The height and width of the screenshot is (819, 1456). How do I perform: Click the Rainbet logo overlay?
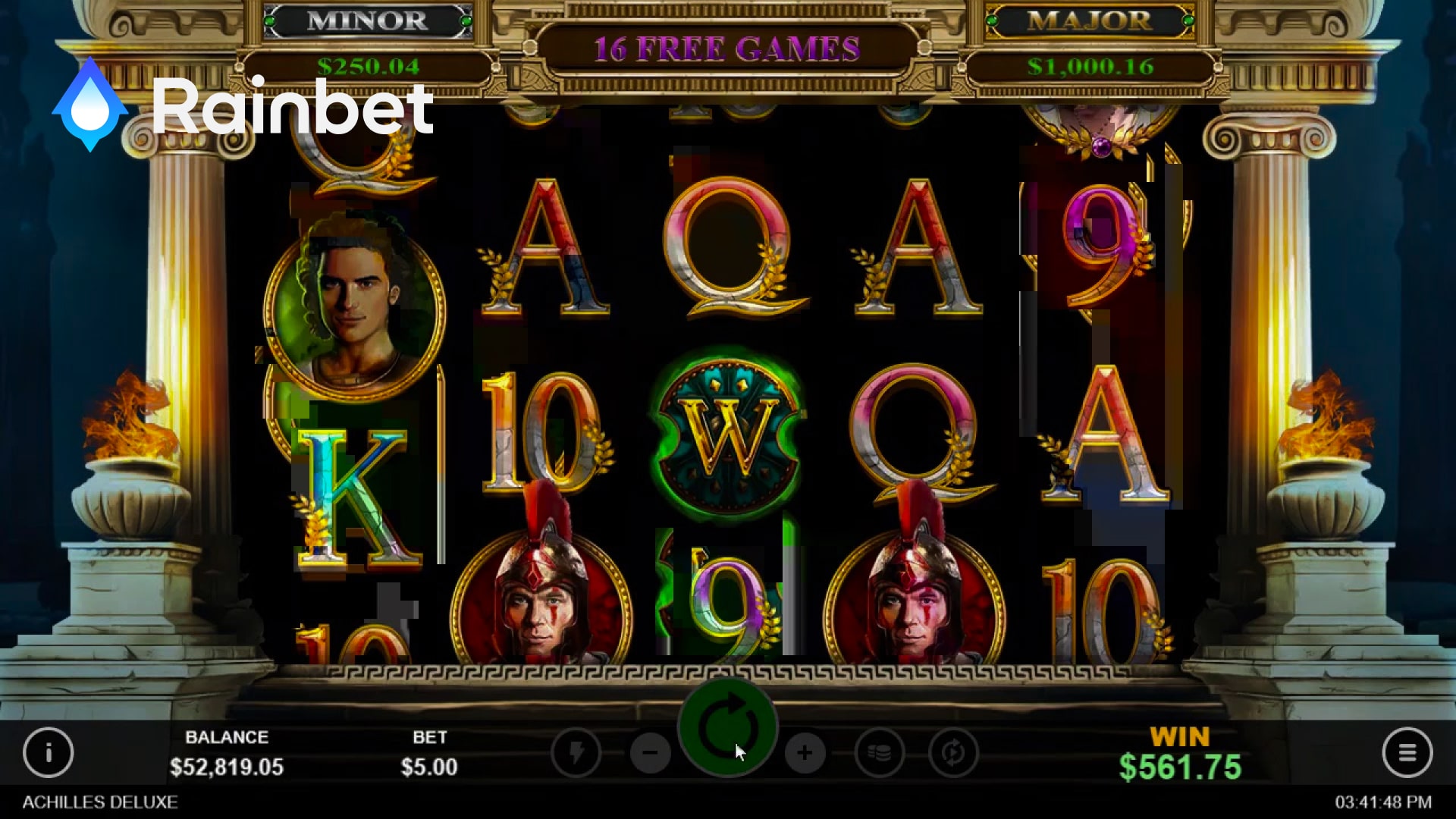click(243, 106)
